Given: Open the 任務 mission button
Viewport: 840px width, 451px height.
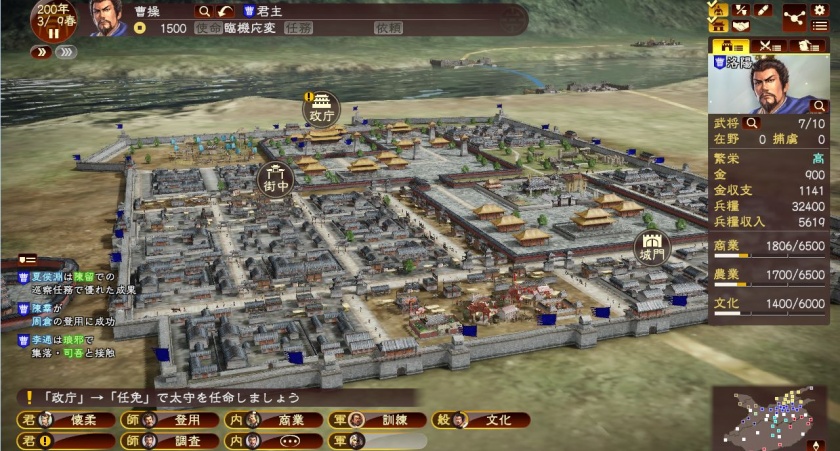Looking at the screenshot, I should pos(299,28).
